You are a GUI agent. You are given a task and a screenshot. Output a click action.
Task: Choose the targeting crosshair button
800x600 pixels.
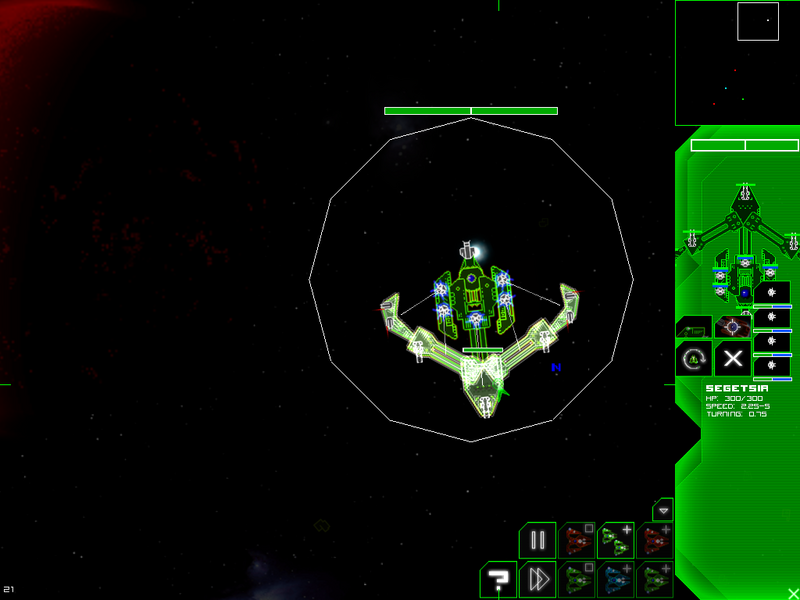(x=733, y=326)
